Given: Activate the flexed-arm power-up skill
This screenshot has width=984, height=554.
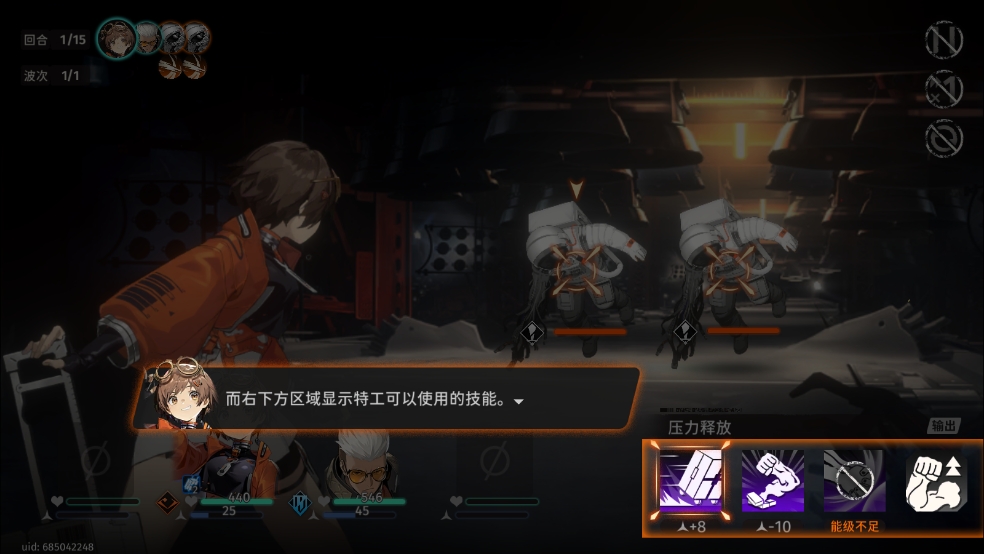Looking at the screenshot, I should pos(937,482).
